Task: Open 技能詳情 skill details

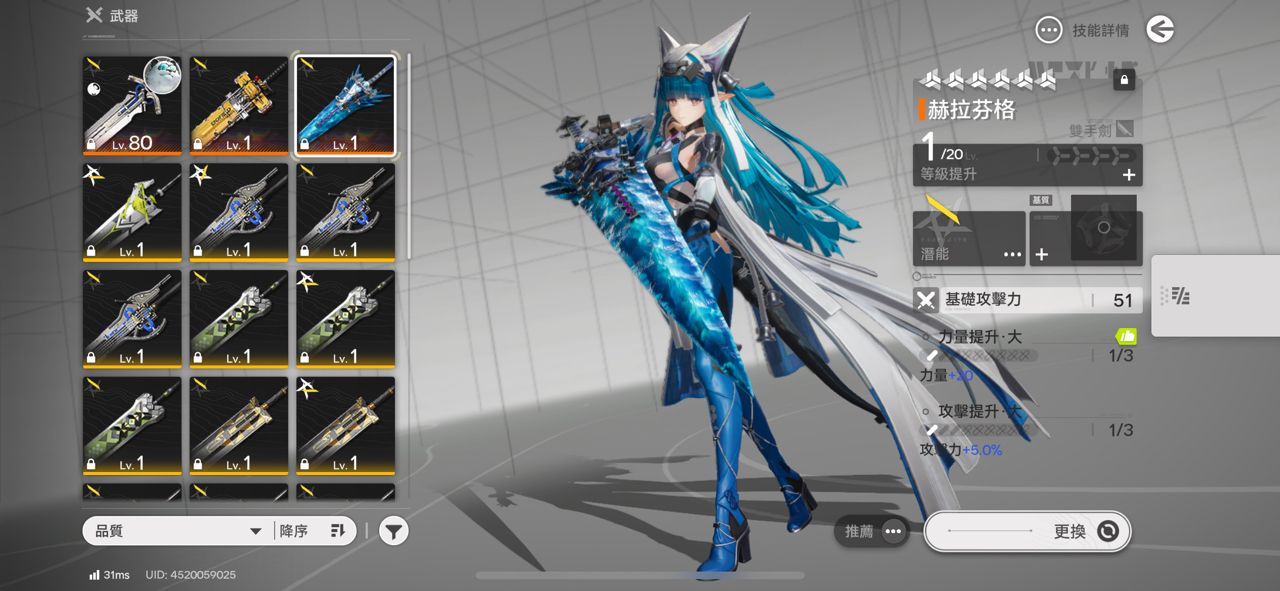Action: tap(1084, 30)
